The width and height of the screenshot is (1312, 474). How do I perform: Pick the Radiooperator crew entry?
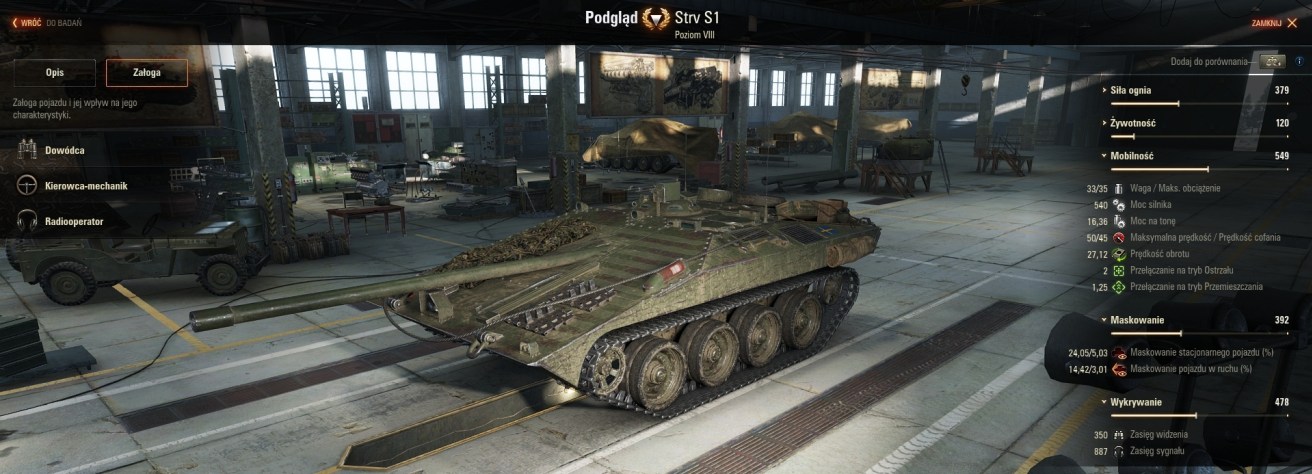pyautogui.click(x=72, y=221)
